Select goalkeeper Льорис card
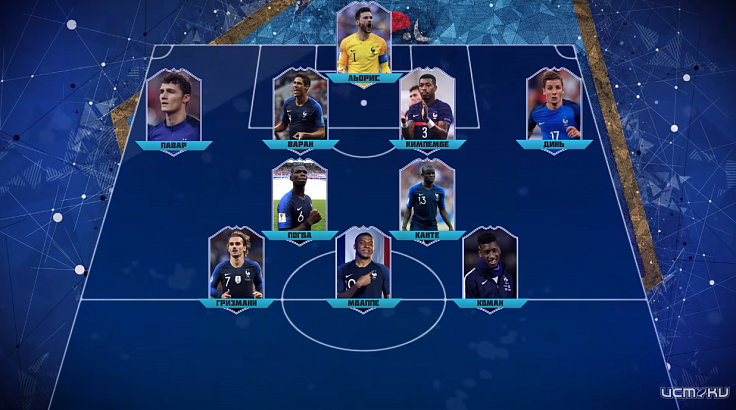This screenshot has height=410, width=736. point(363,40)
